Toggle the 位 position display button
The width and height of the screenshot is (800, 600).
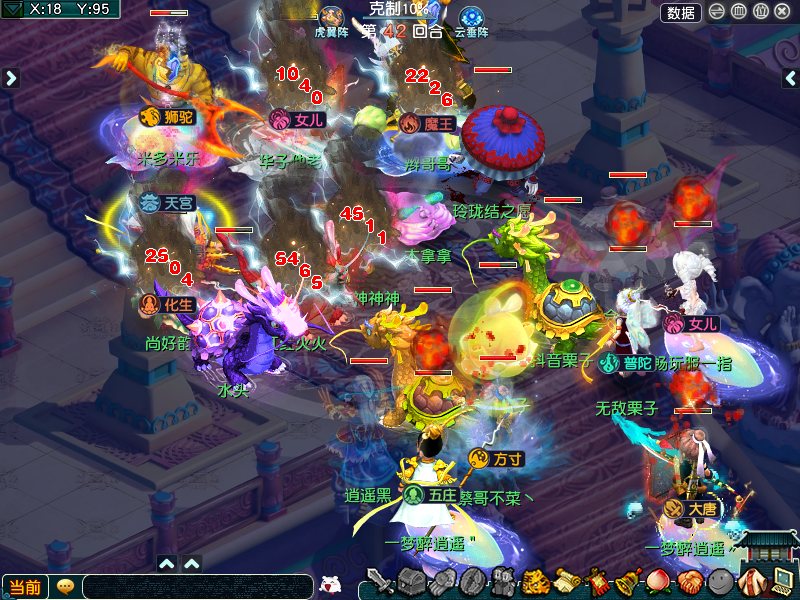(760, 11)
